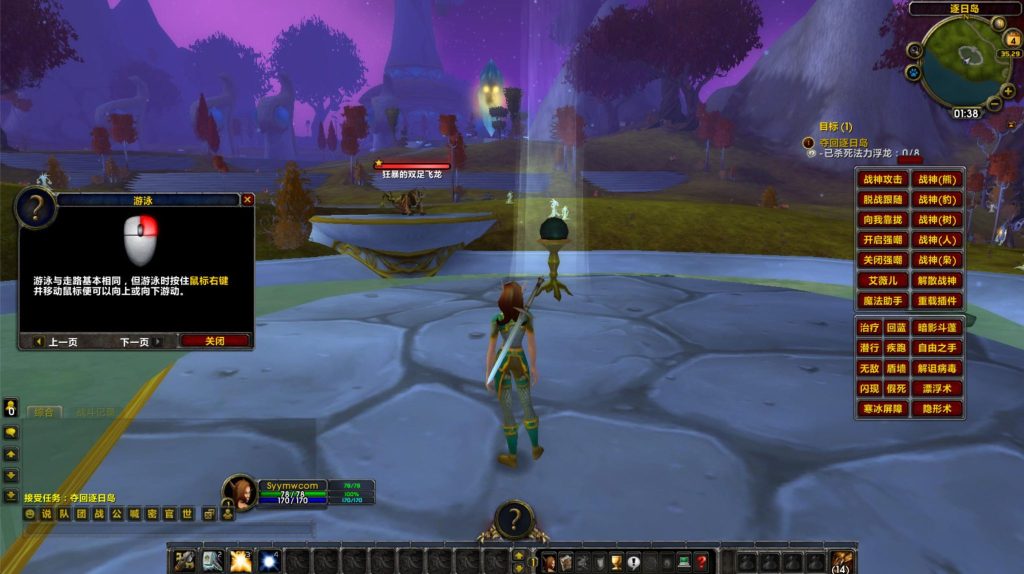Viewport: 1024px width, 574px height.
Task: Cast 隐形术 from the addon panel
Action: coord(937,408)
